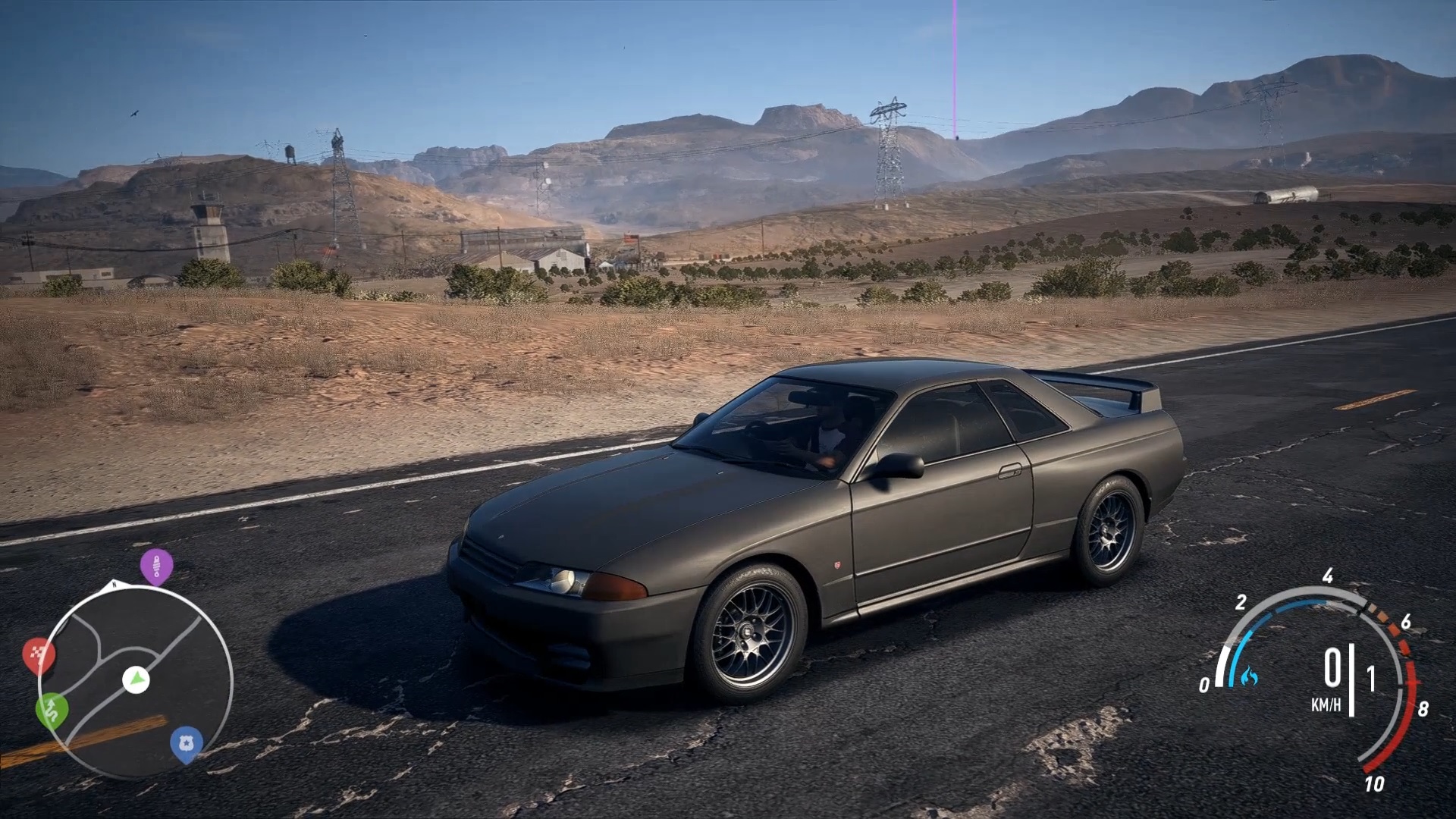1456x819 pixels.
Task: Pick the red checkered flag race marker
Action: (x=39, y=654)
